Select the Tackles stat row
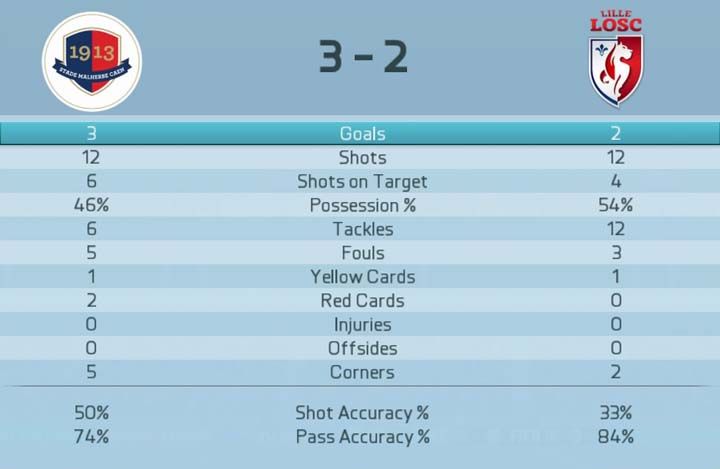The height and width of the screenshot is (469, 720). pyautogui.click(x=361, y=229)
